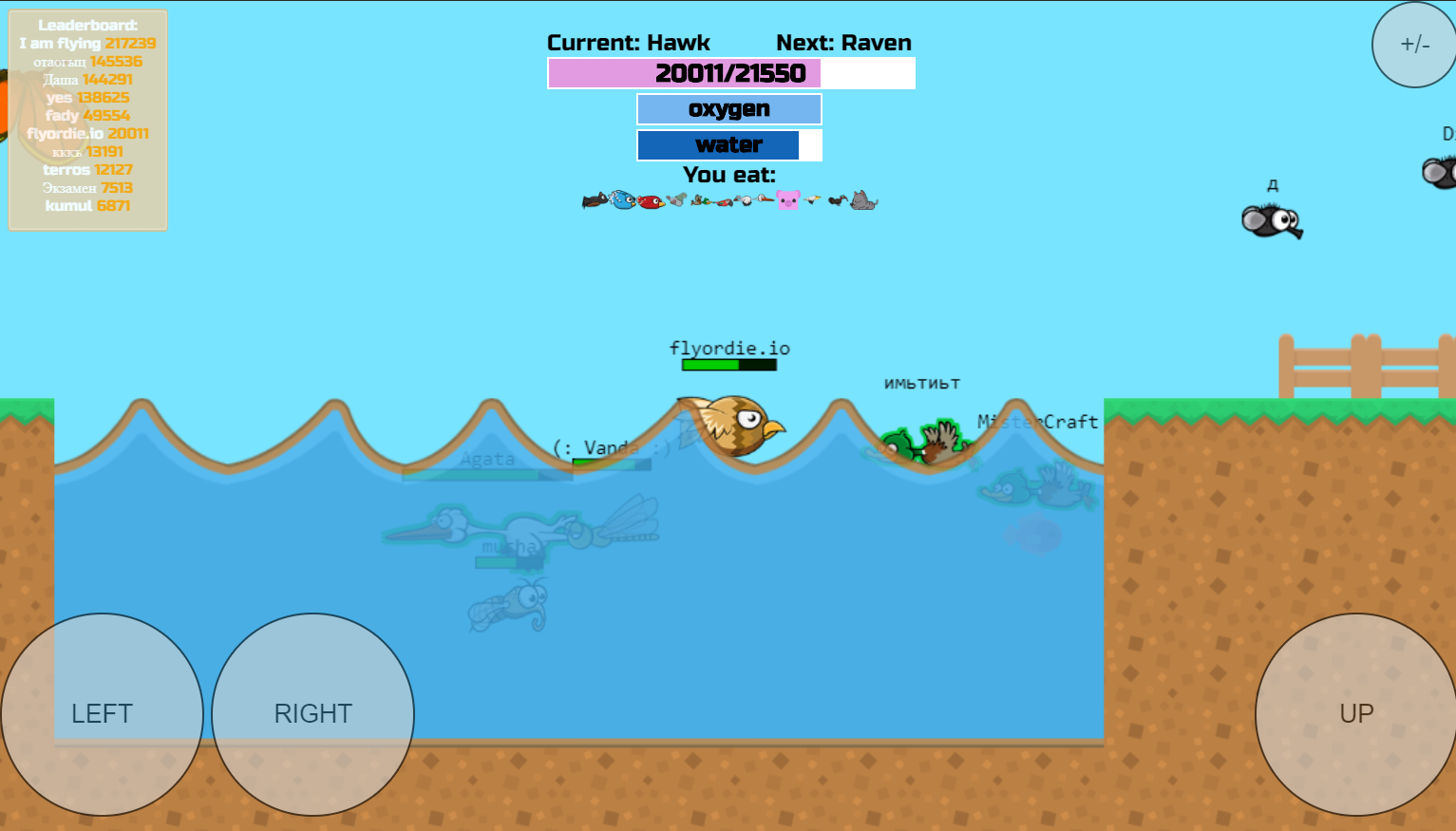The image size is (1456, 831).
Task: Select the gray cat icon at You eat row end
Action: coord(862,200)
